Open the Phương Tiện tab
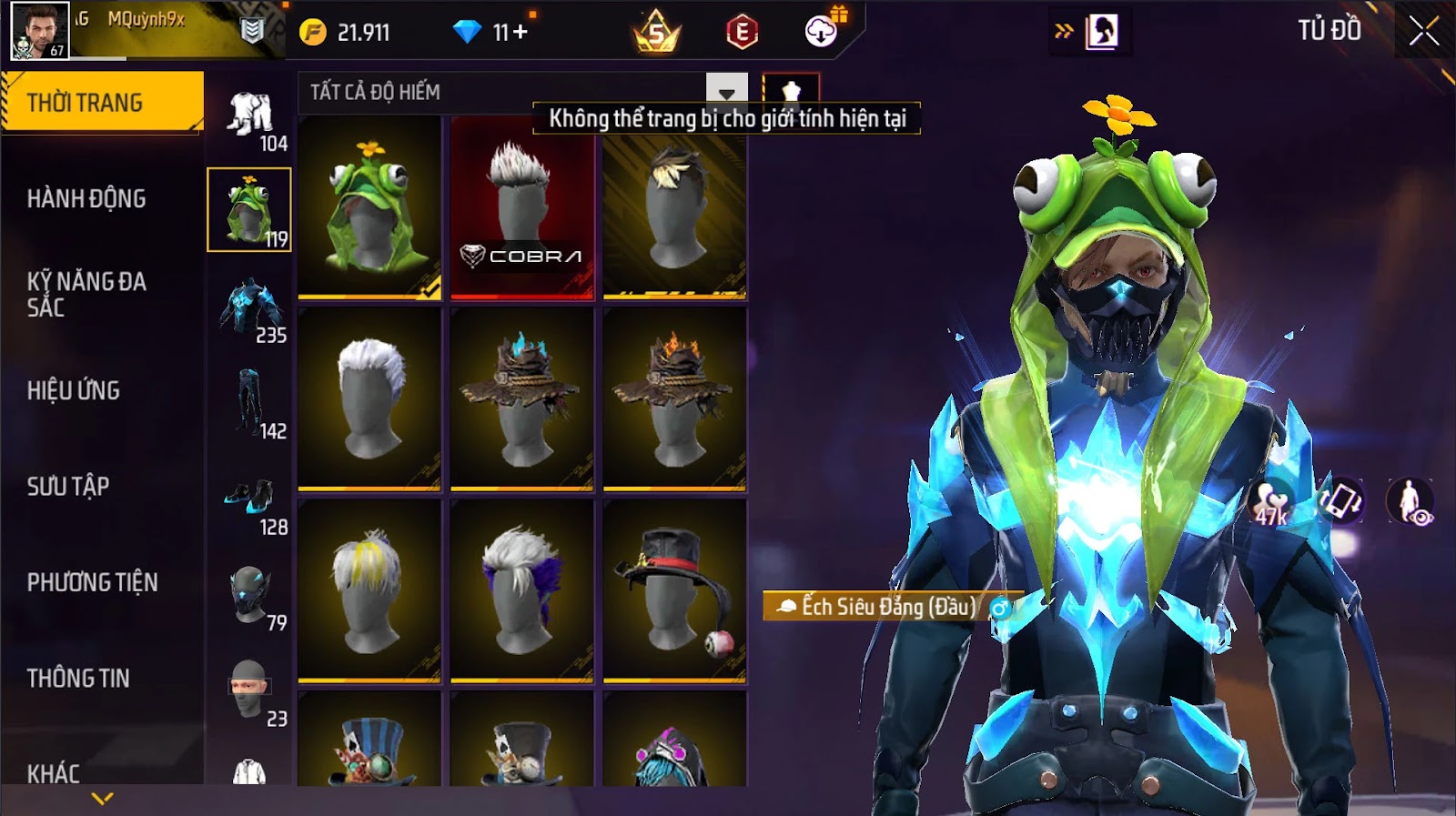 point(92,582)
